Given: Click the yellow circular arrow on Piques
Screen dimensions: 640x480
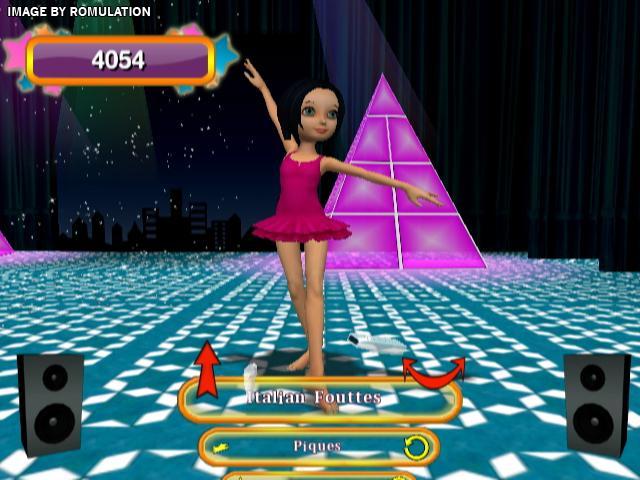Looking at the screenshot, I should point(415,446).
